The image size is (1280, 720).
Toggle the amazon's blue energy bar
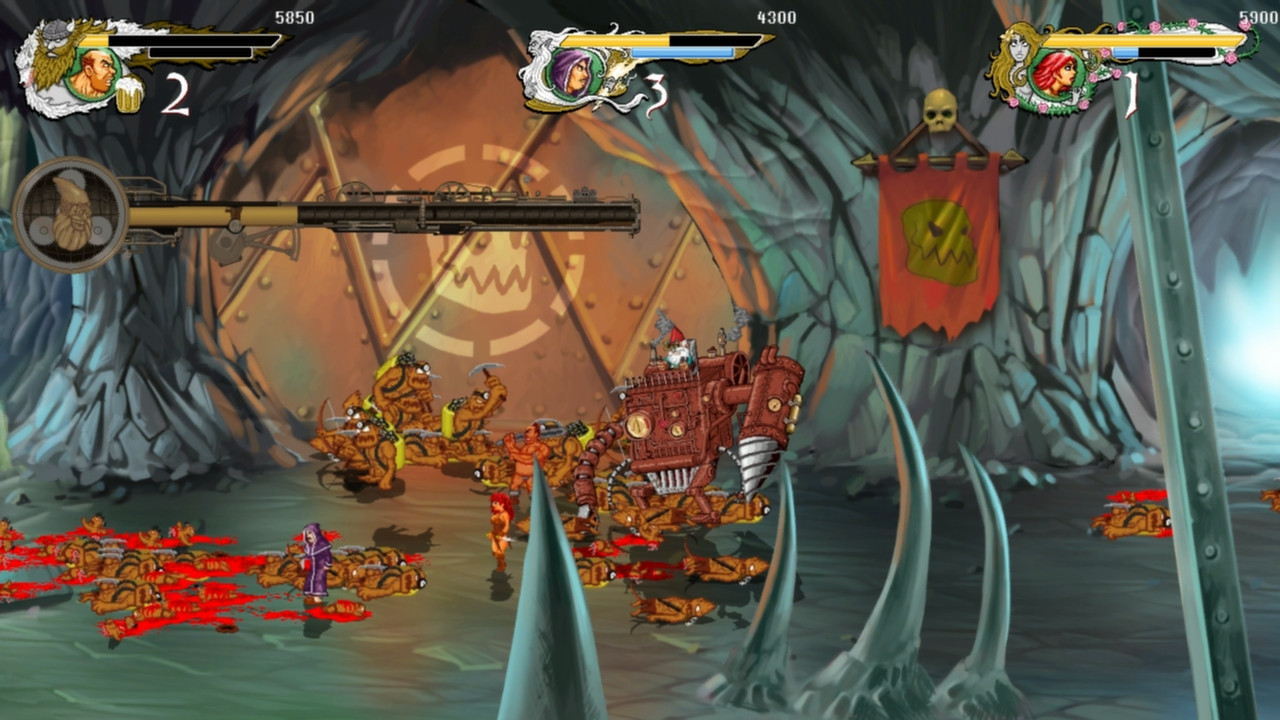click(1125, 51)
